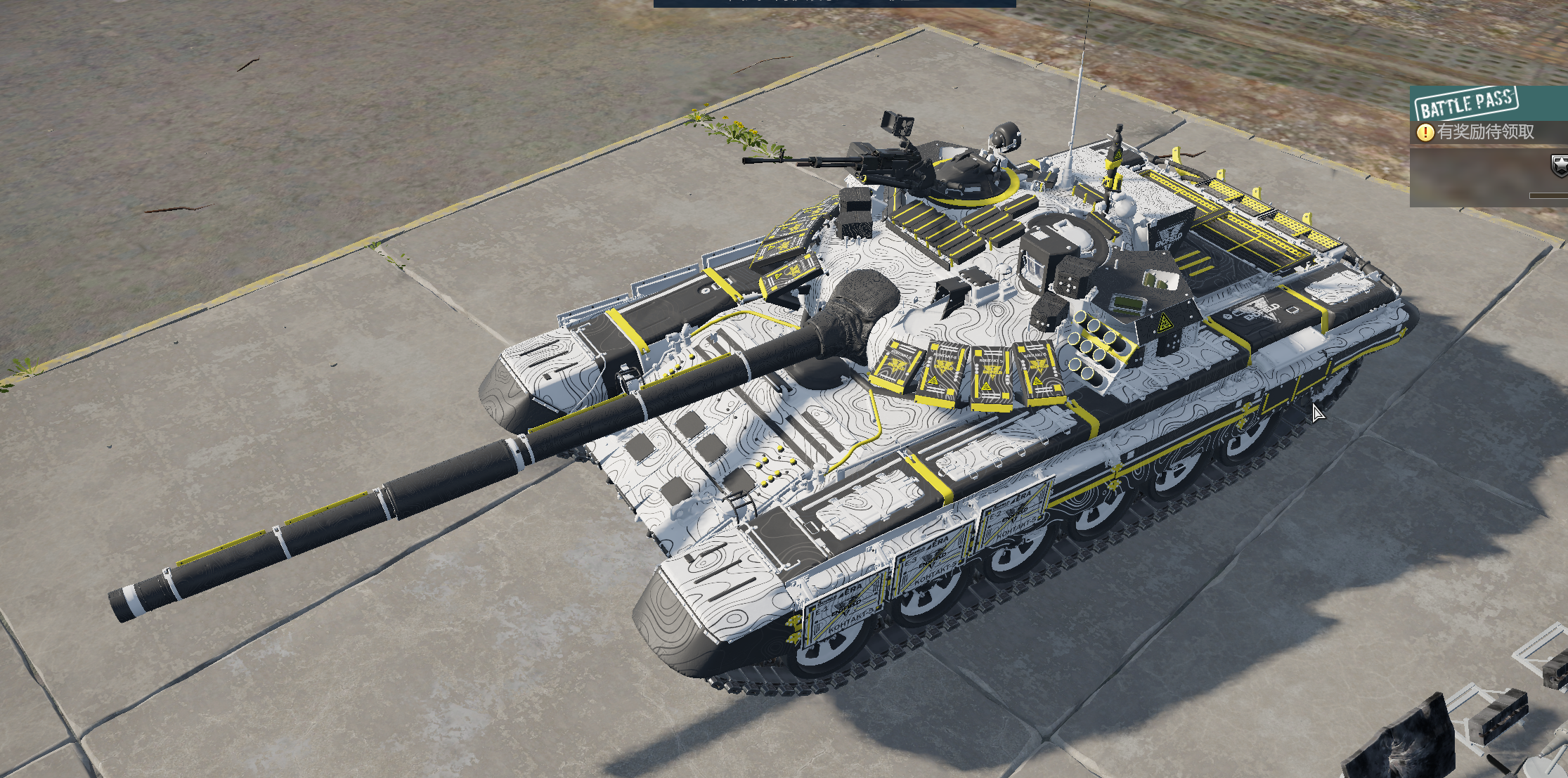Claim pending rewards via 有奖励待领取 notice

[x=1484, y=132]
